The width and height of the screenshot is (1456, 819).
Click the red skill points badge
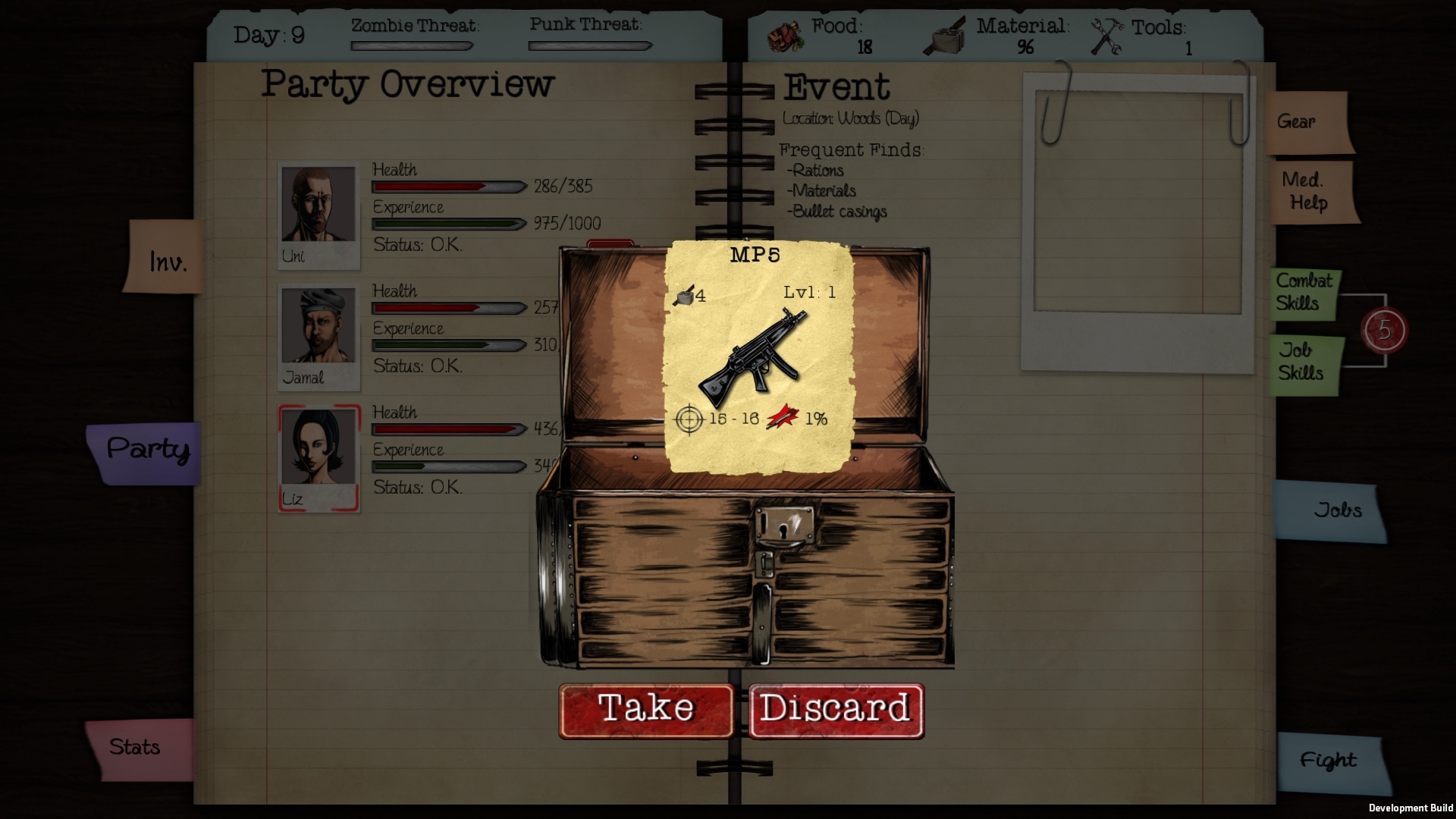[1385, 331]
